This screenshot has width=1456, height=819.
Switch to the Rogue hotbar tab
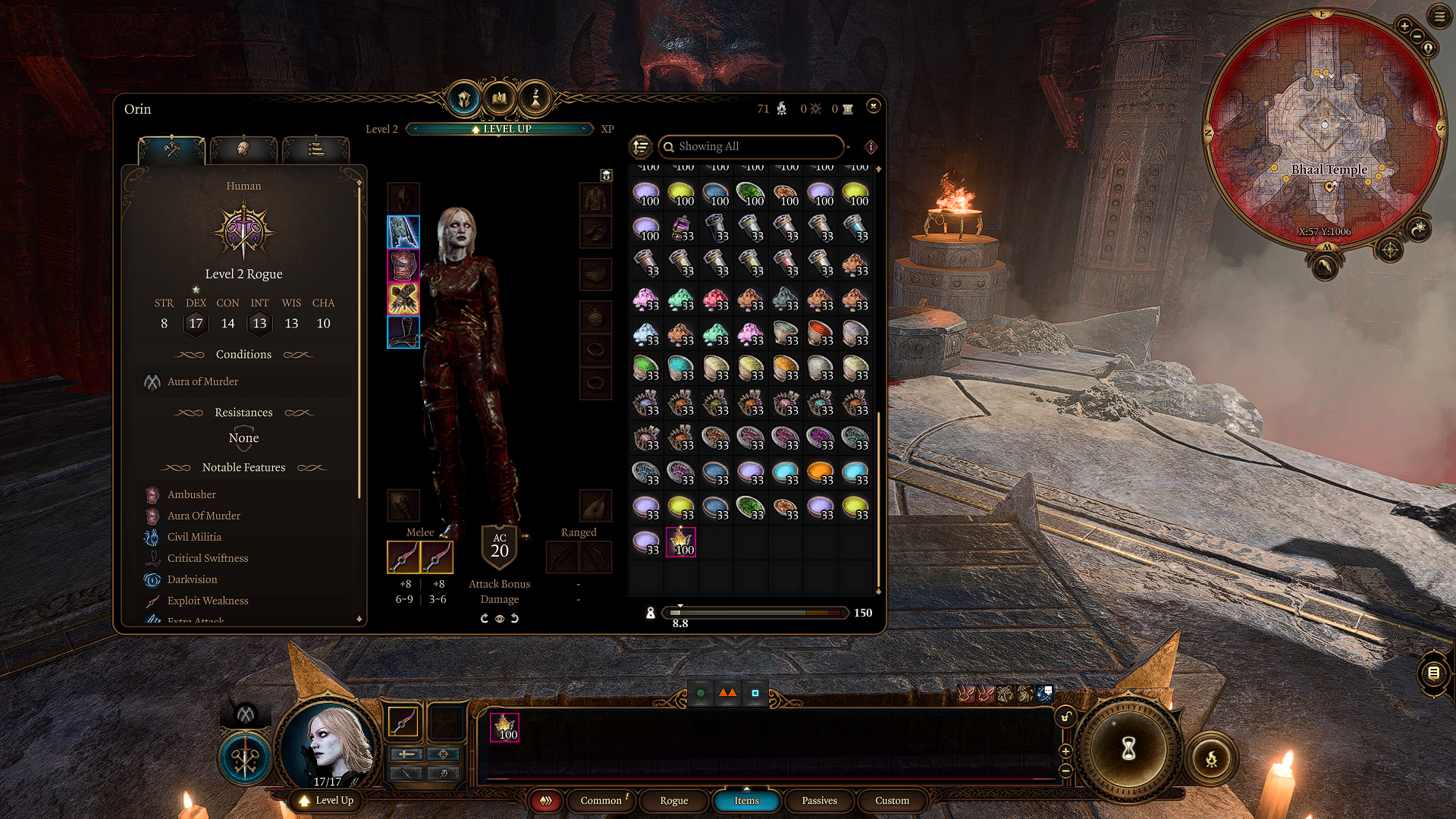[673, 801]
